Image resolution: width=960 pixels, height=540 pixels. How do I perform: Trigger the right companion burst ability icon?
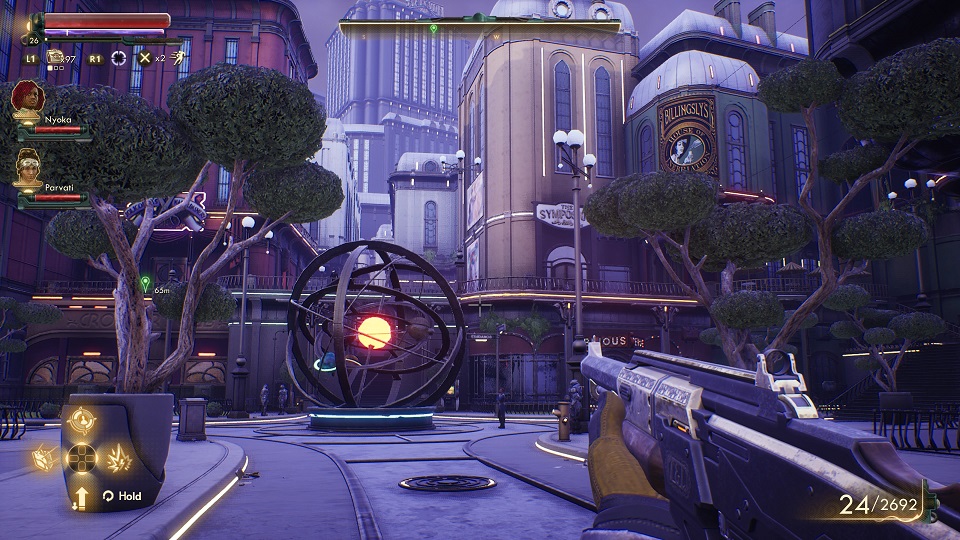coord(118,459)
